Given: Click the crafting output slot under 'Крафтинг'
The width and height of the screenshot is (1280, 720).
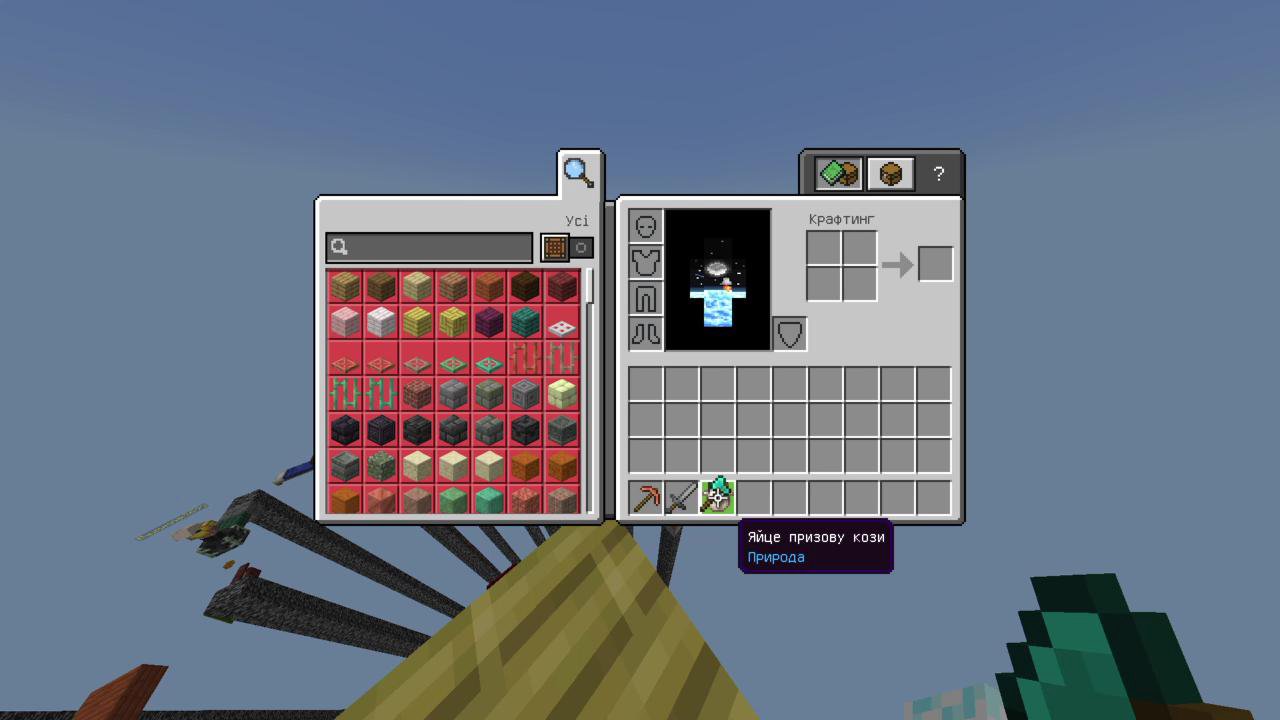Looking at the screenshot, I should pyautogui.click(x=935, y=263).
